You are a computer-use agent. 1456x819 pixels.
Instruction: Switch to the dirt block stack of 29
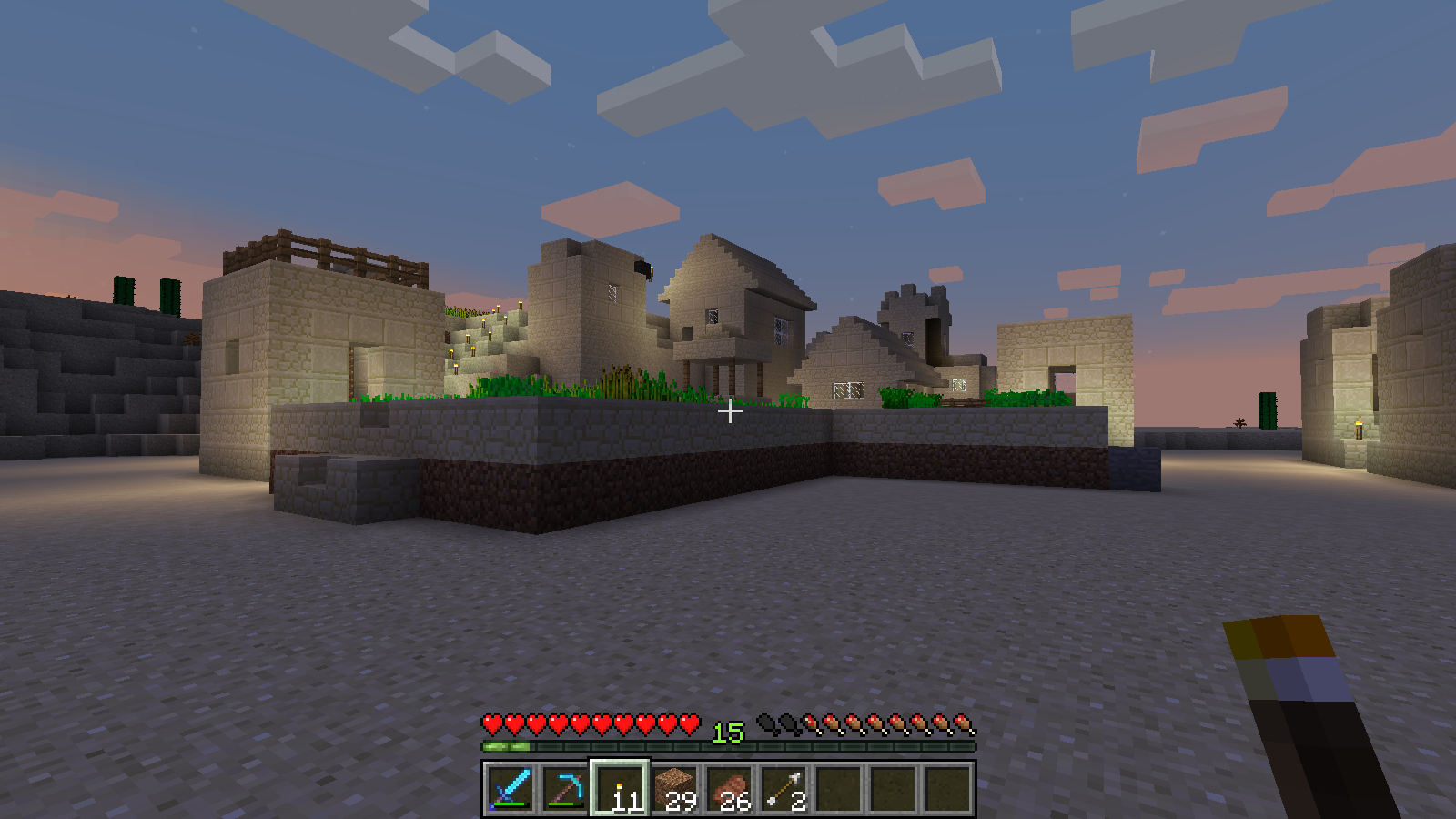[674, 788]
